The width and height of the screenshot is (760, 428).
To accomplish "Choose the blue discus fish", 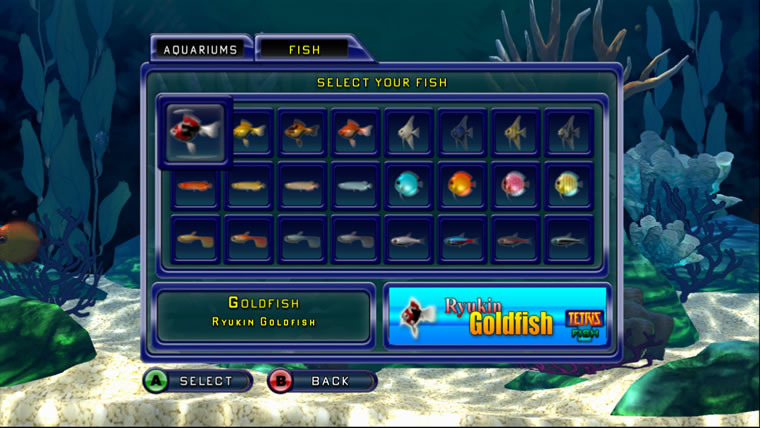I will (x=408, y=185).
